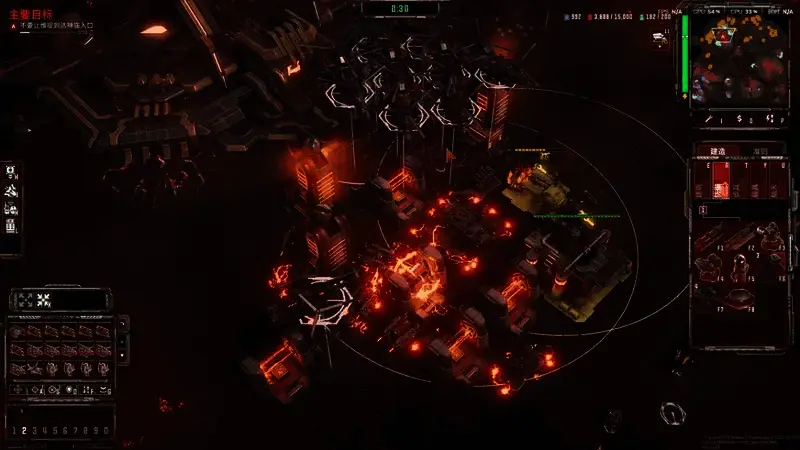Select the first unit in selection grid
This screenshot has width=800, height=450.
click(x=19, y=331)
